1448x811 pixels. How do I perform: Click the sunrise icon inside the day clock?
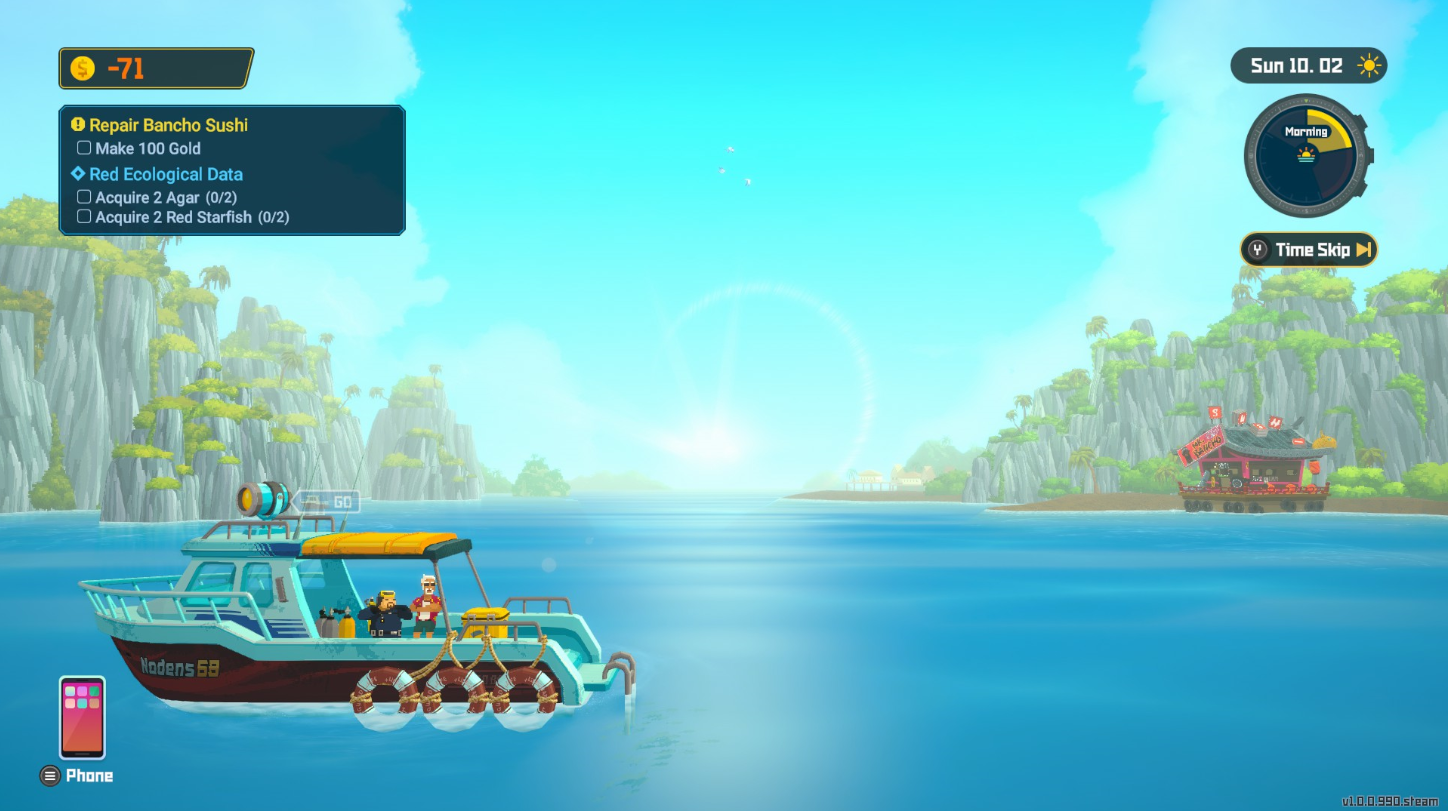click(x=1309, y=156)
